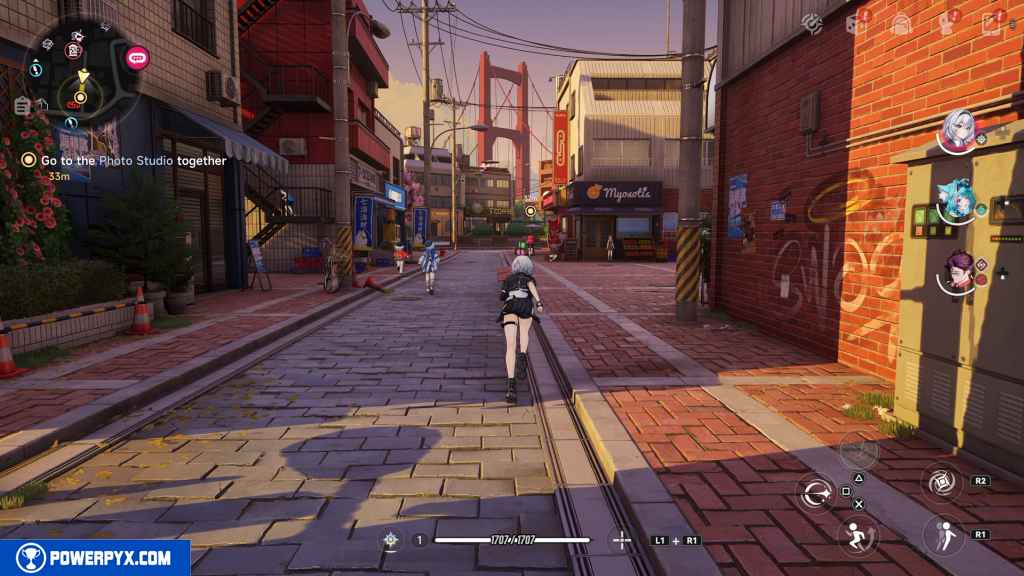Open the PowerPyx.com watermark link
Viewport: 1024px width, 576px height.
click(95, 558)
